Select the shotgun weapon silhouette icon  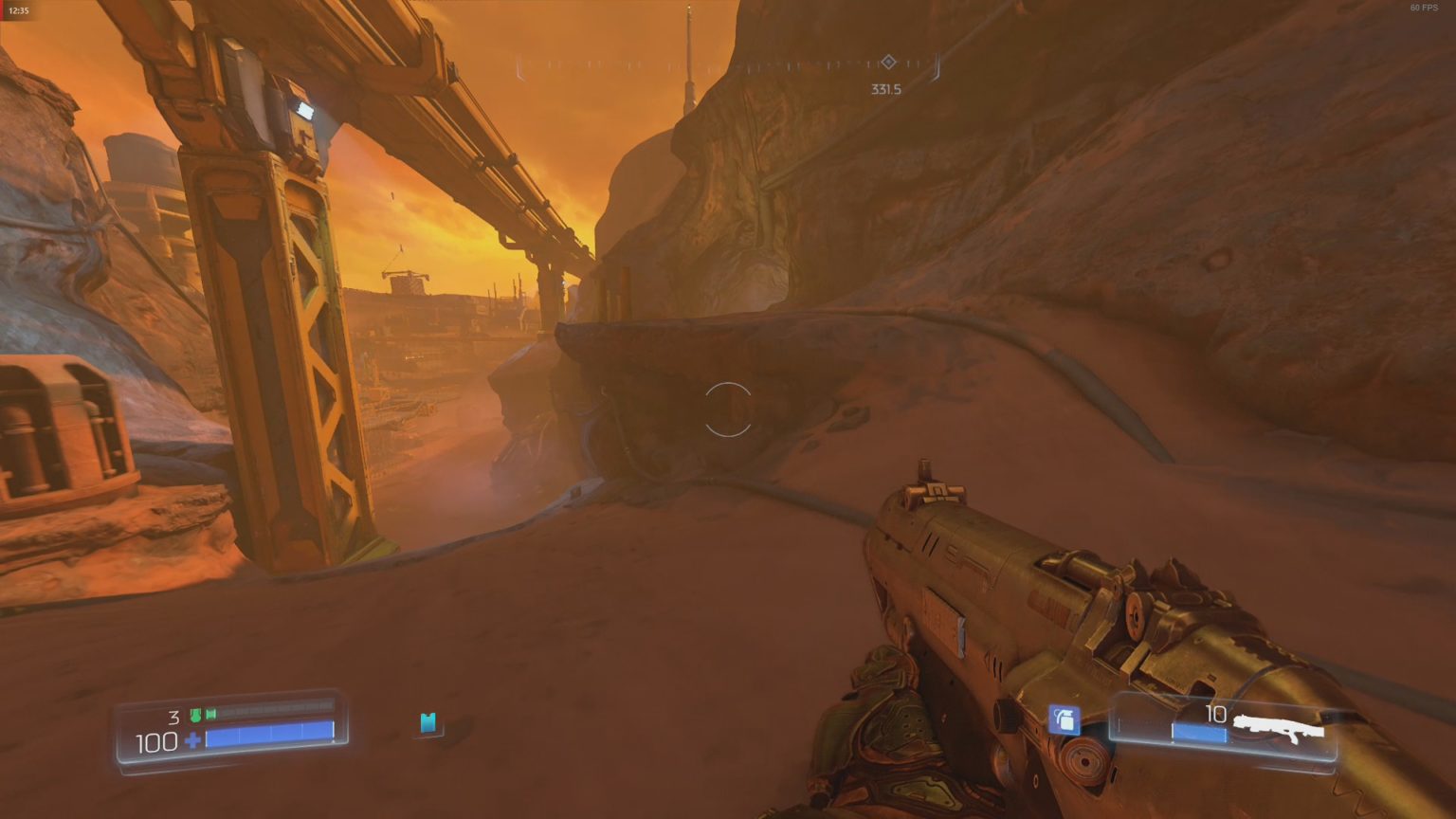(1278, 724)
